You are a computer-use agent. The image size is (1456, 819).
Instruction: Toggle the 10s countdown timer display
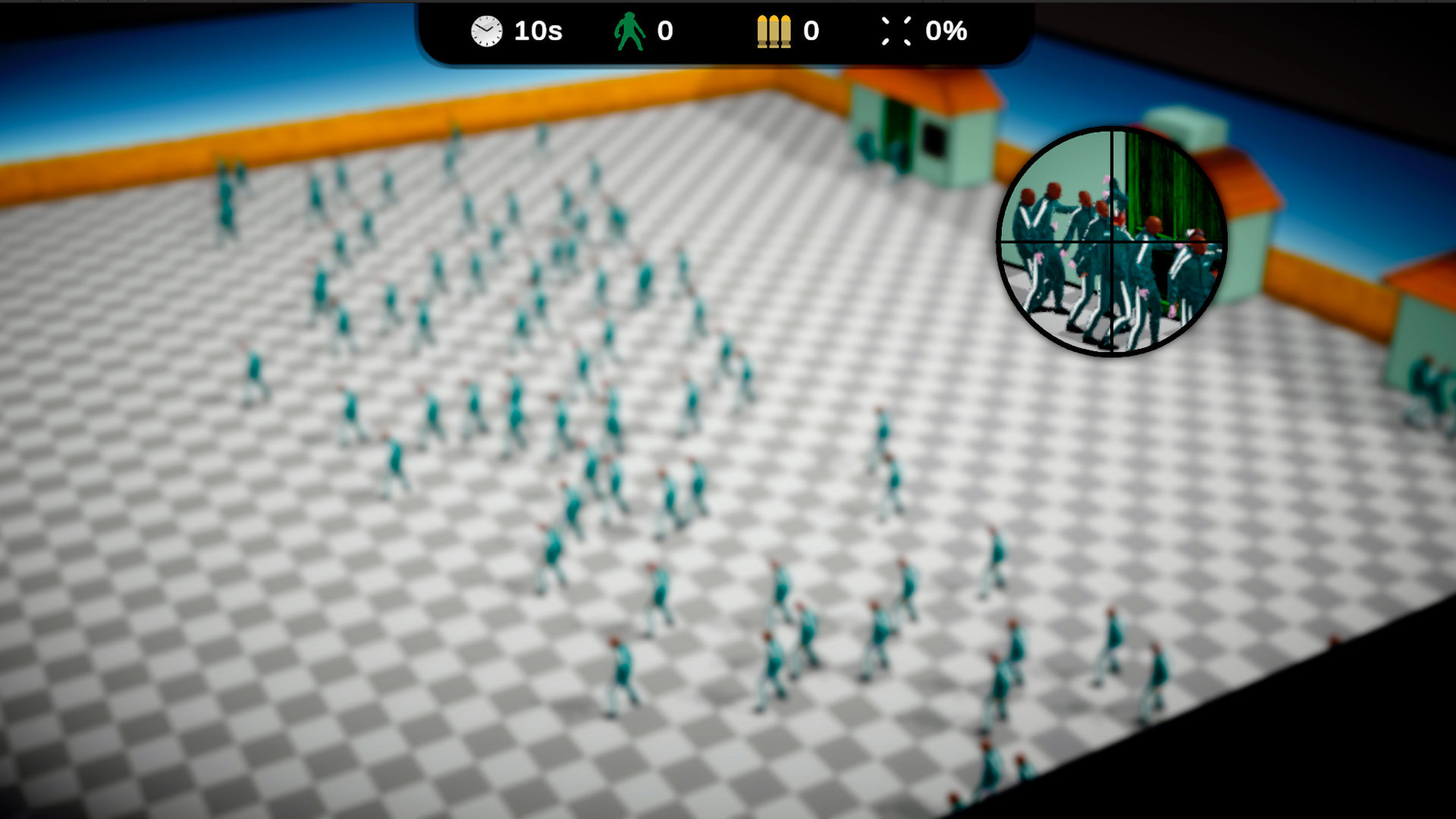click(x=538, y=31)
